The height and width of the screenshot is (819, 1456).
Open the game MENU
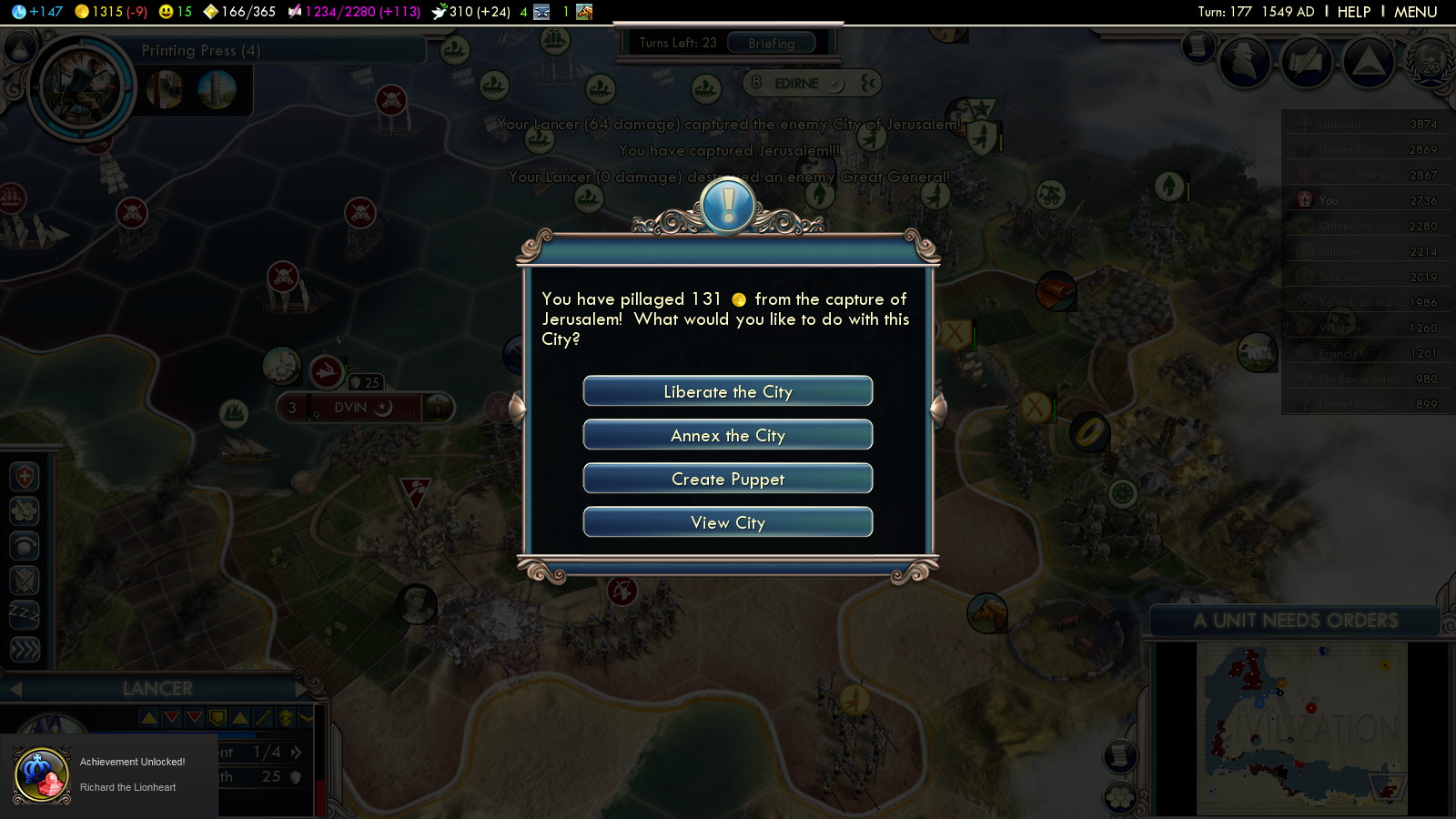(1415, 12)
